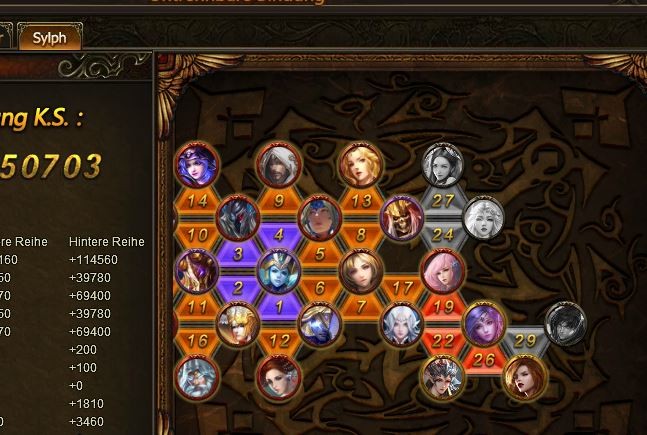Screen dimensions: 647x435
Task: Select hex tile number 10
Action: click(x=197, y=235)
